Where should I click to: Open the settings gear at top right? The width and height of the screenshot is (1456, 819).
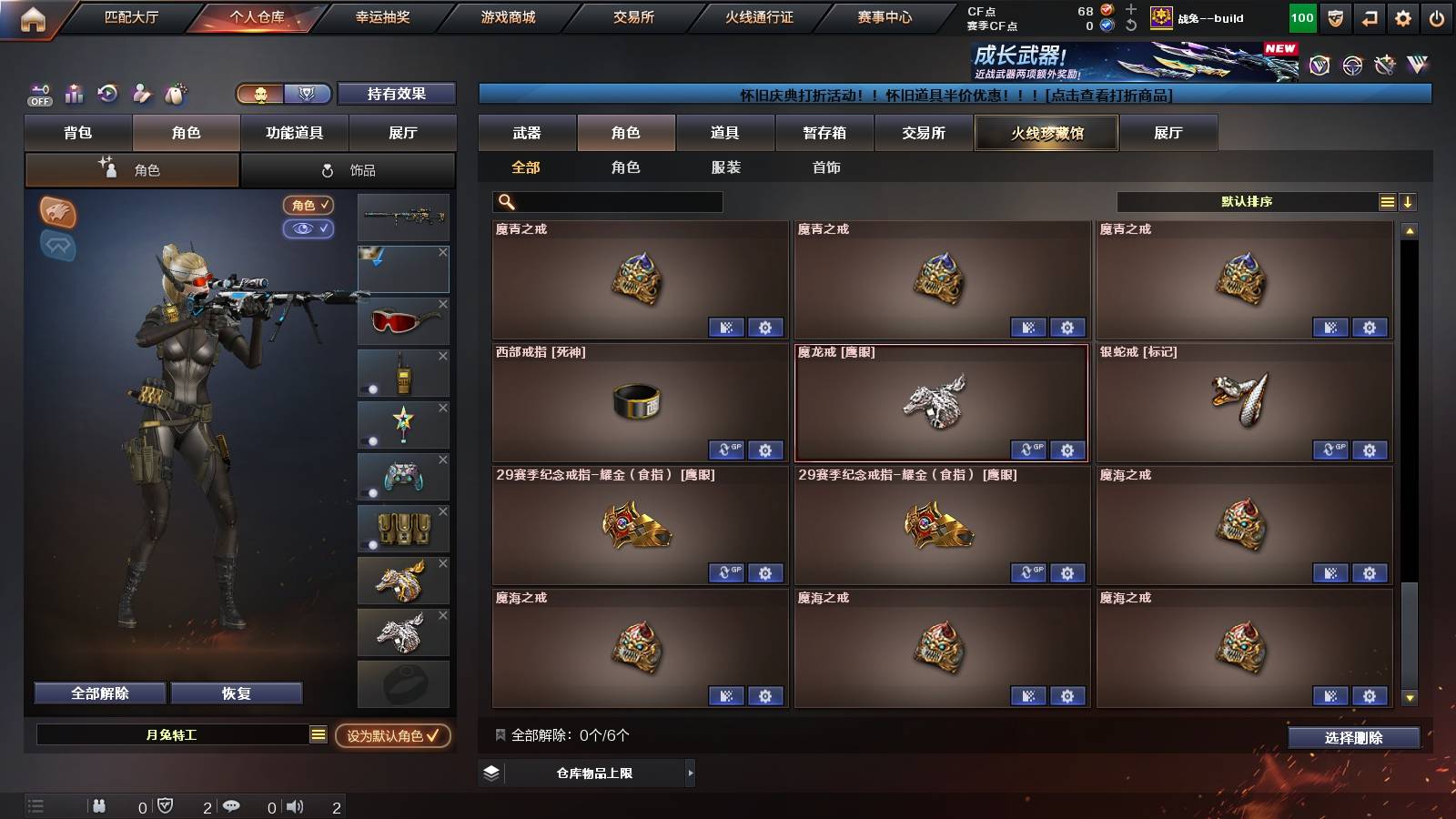click(x=1402, y=16)
